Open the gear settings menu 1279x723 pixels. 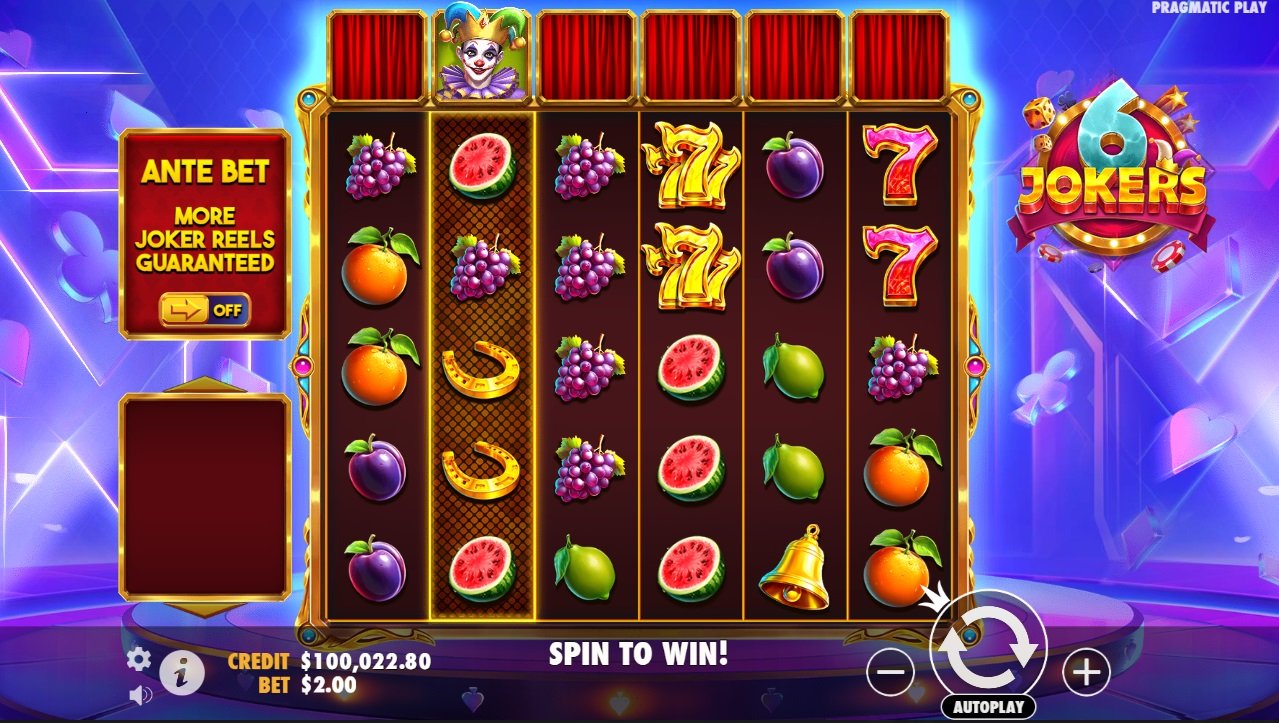point(138,659)
